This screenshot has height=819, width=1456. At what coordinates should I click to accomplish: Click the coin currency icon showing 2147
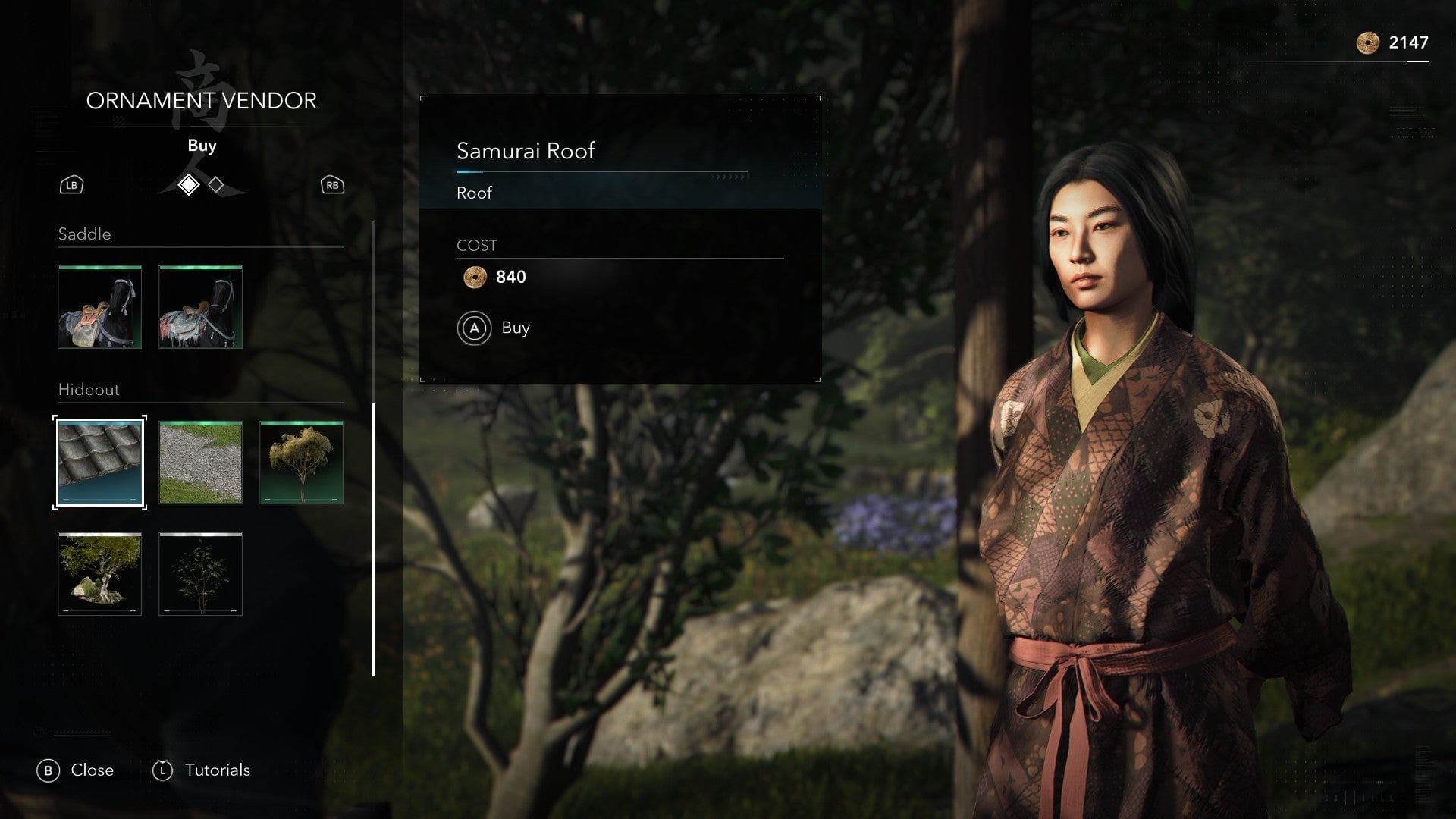coord(1367,44)
